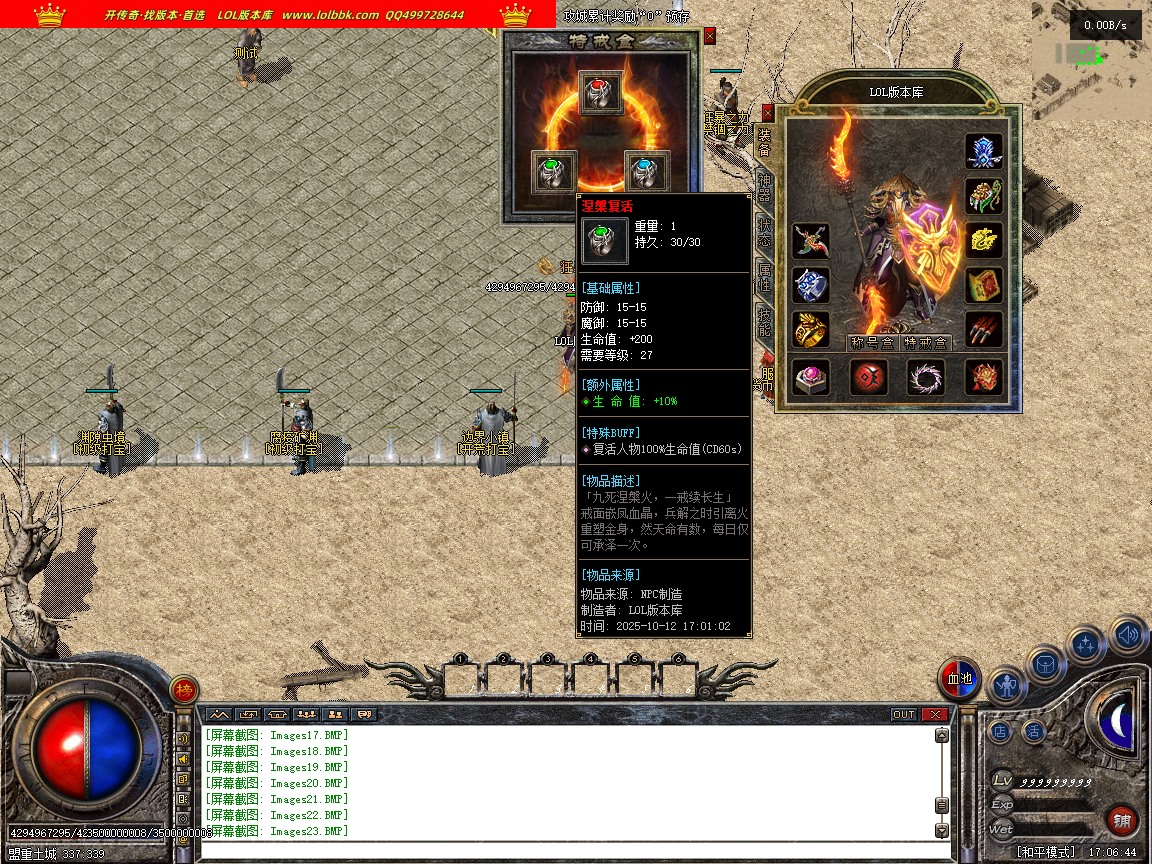Click the OUT button on chat bar
The height and width of the screenshot is (864, 1152).
point(904,714)
